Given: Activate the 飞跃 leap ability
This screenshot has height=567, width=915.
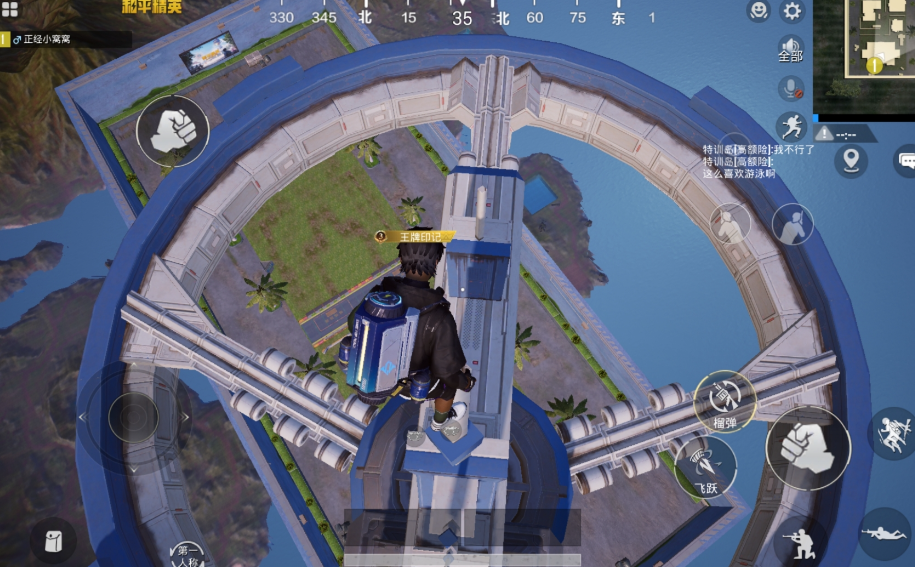Looking at the screenshot, I should [706, 466].
